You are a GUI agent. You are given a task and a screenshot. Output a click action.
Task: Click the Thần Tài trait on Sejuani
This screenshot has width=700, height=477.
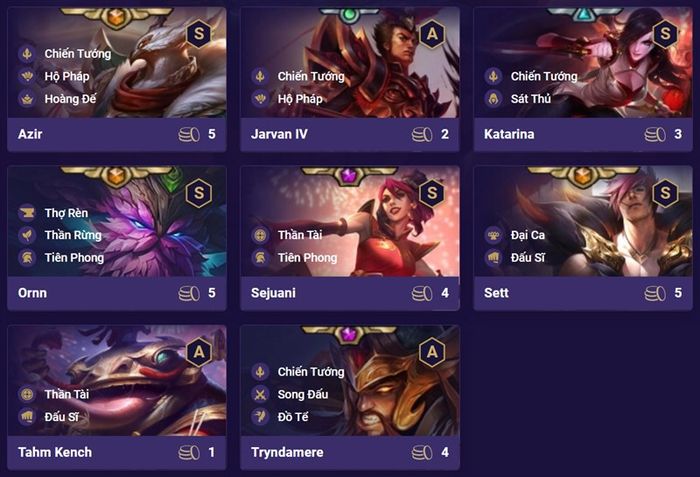click(x=301, y=235)
